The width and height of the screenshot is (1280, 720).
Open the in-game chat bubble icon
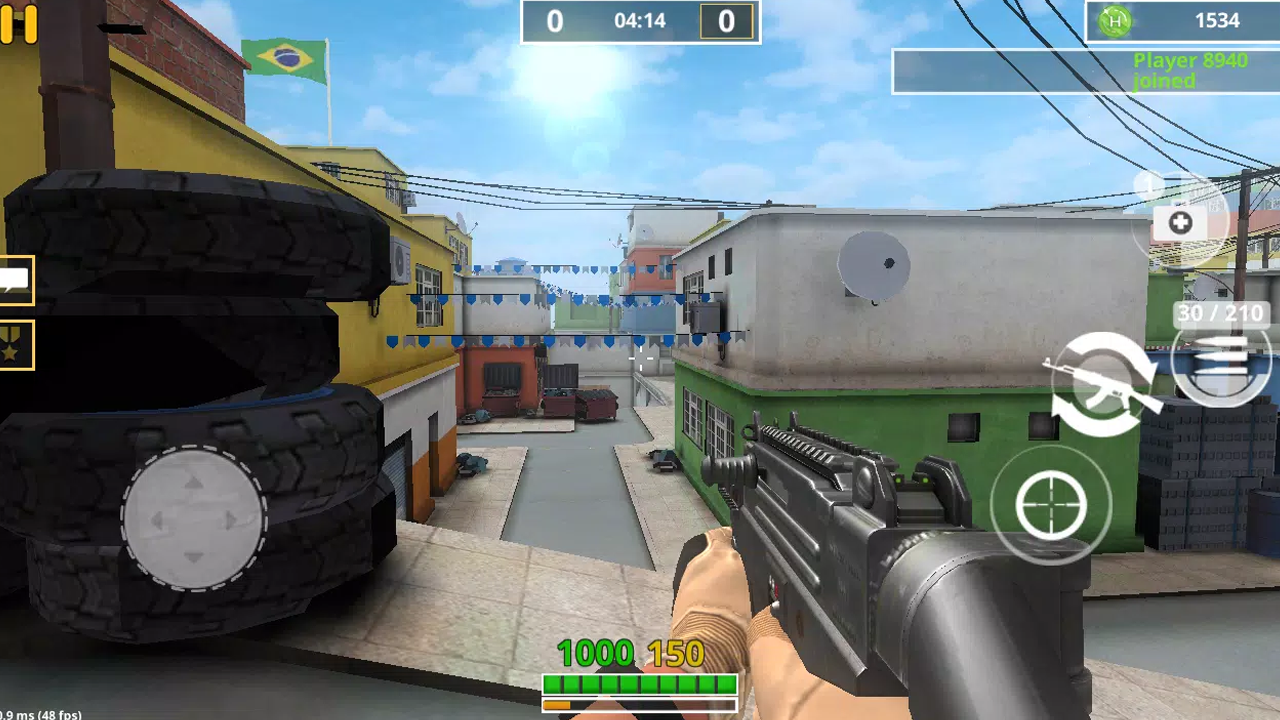tap(14, 282)
